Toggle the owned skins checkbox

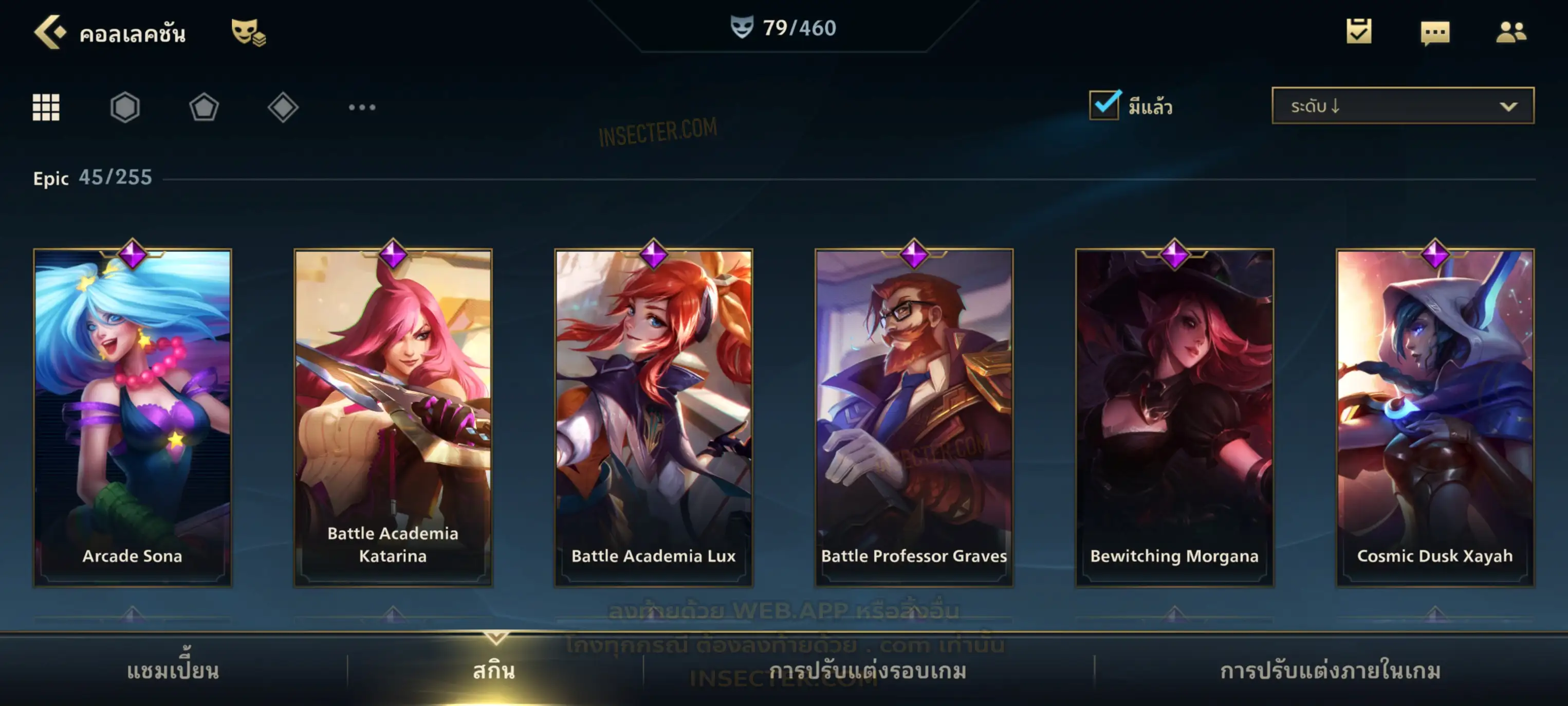click(x=1104, y=106)
